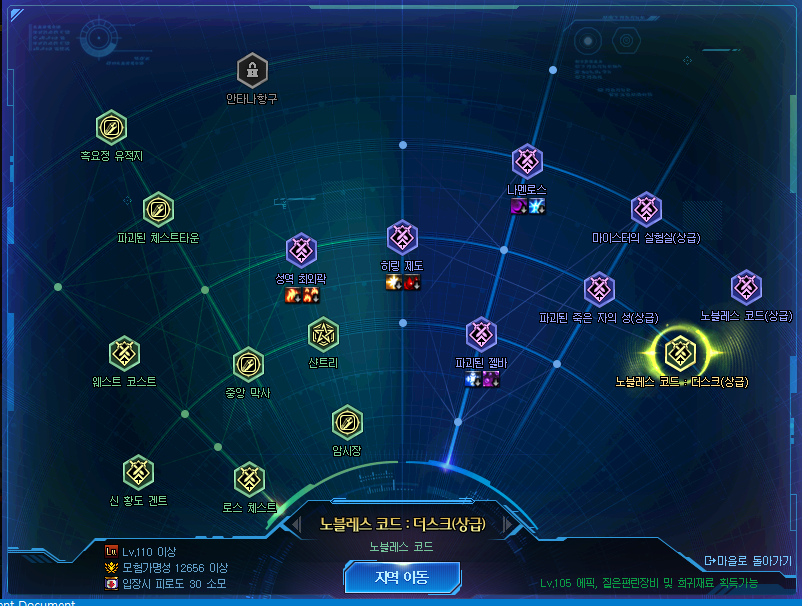The image size is (802, 606).
Task: Select 파괴된 체스트타운 on the map
Action: (158, 209)
